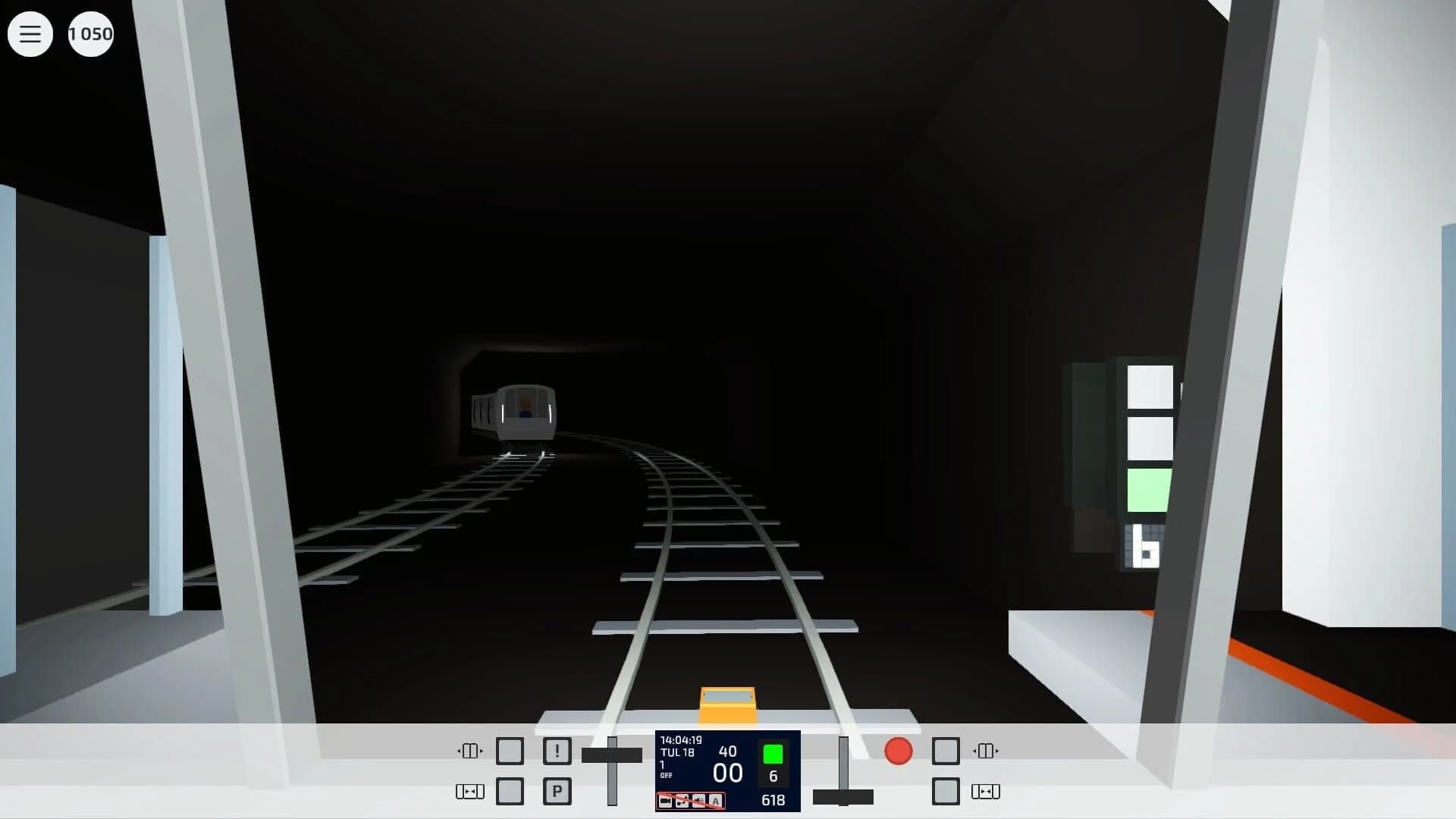Toggle the speaker icon on the dashboard display
1456x819 pixels.
point(698,801)
